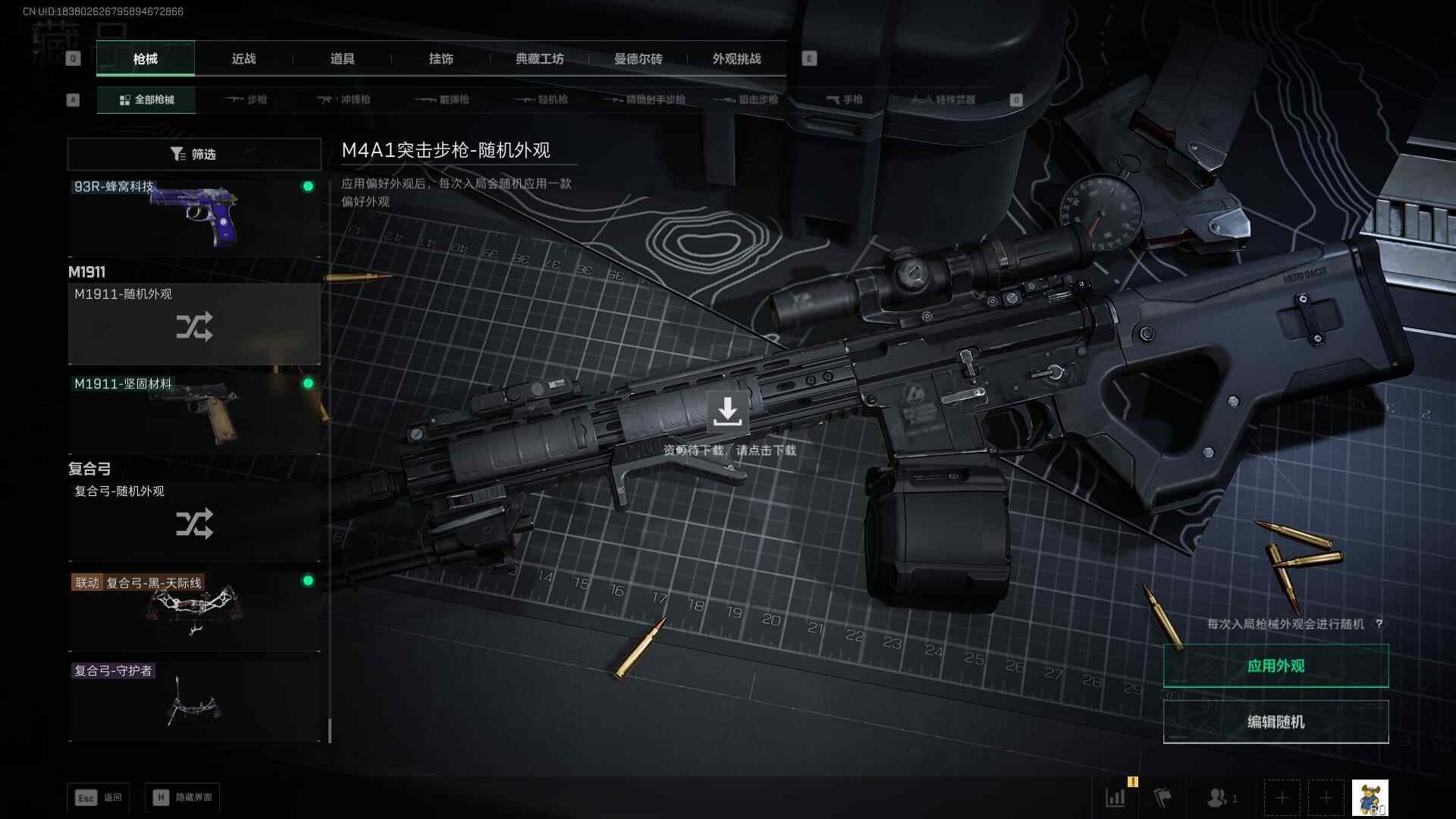Click the download icon over the rifle
Viewport: 1456px width, 819px height.
[727, 410]
